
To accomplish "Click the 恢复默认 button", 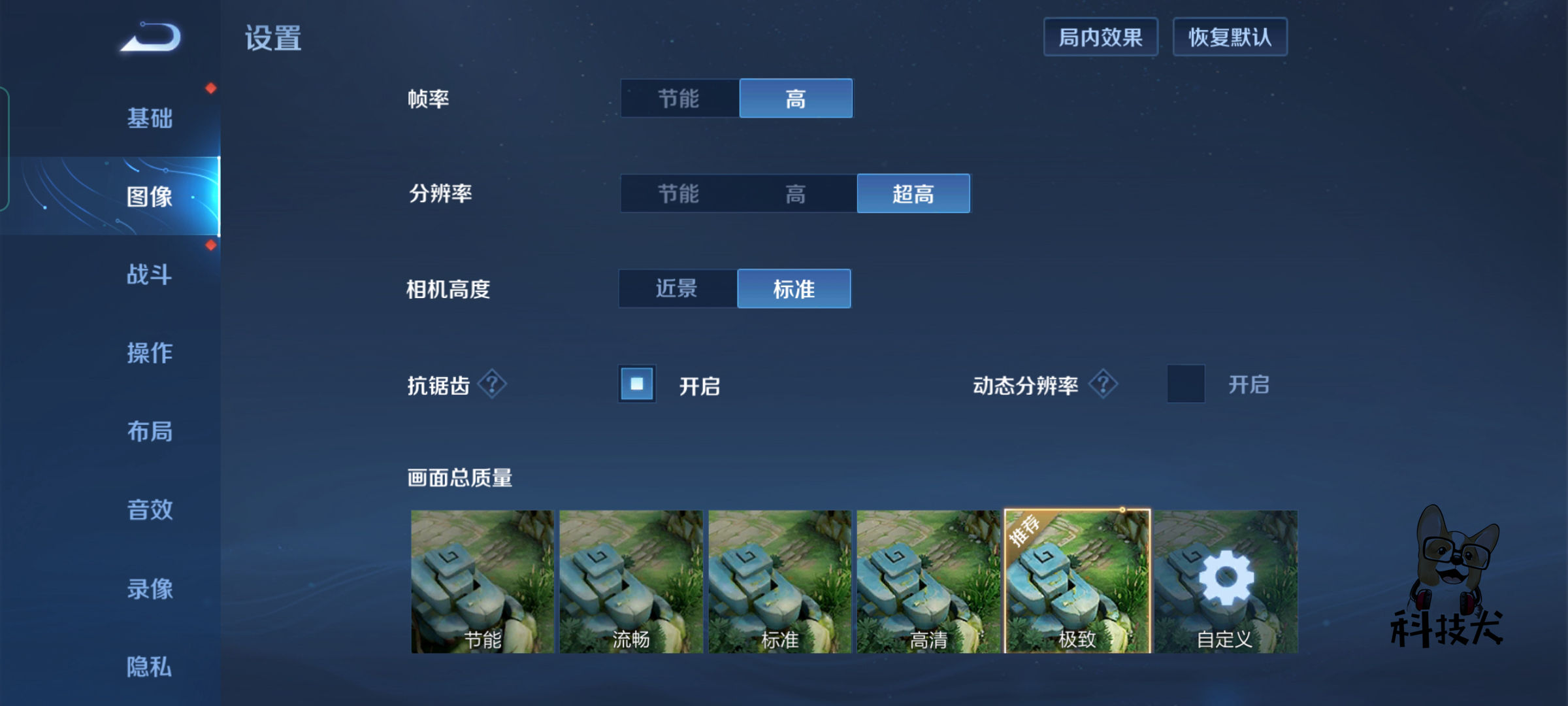I will click(1230, 37).
